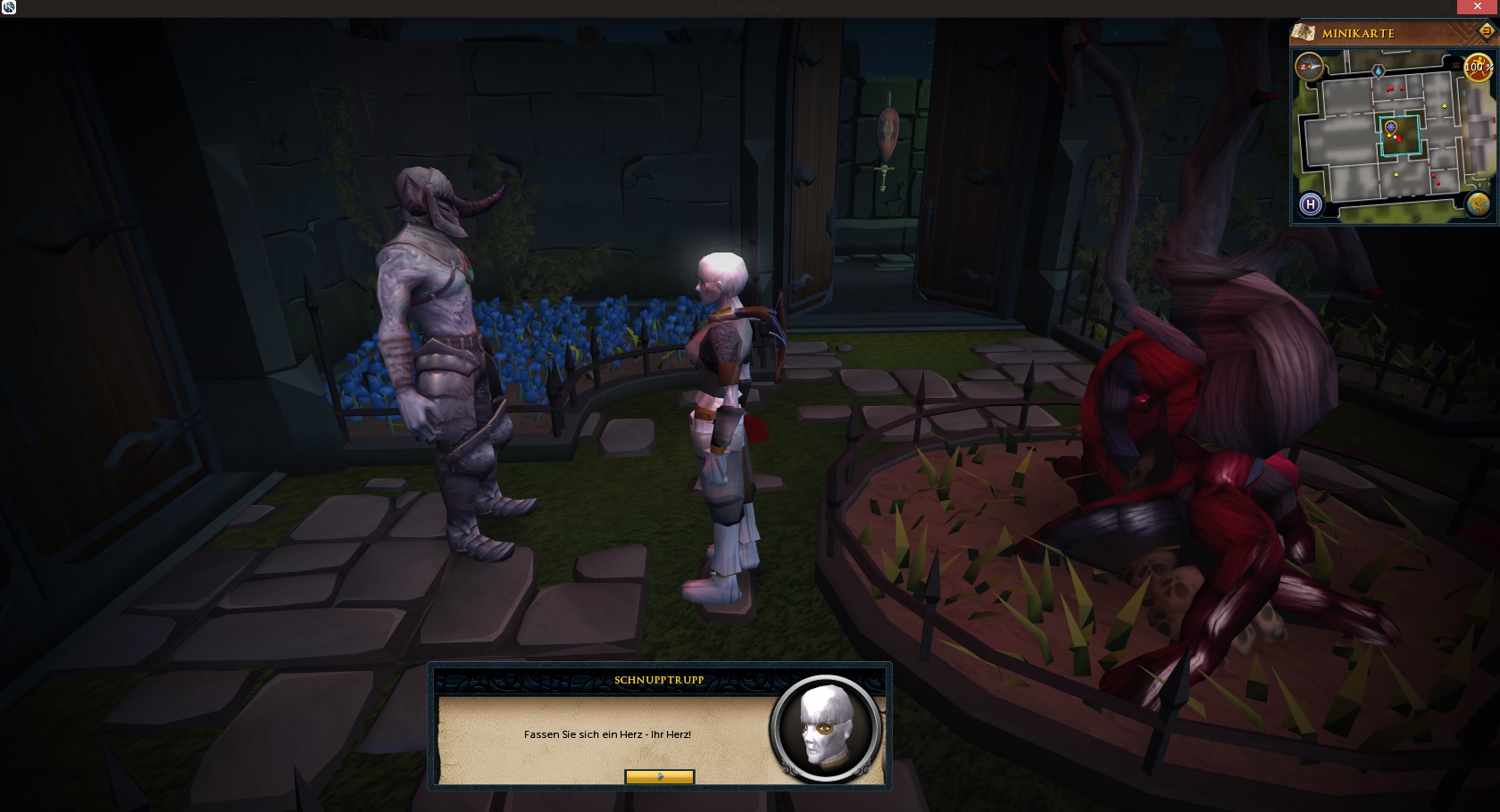The image size is (1500, 812).
Task: Click the blue star marker on the minimap
Action: 1390,128
